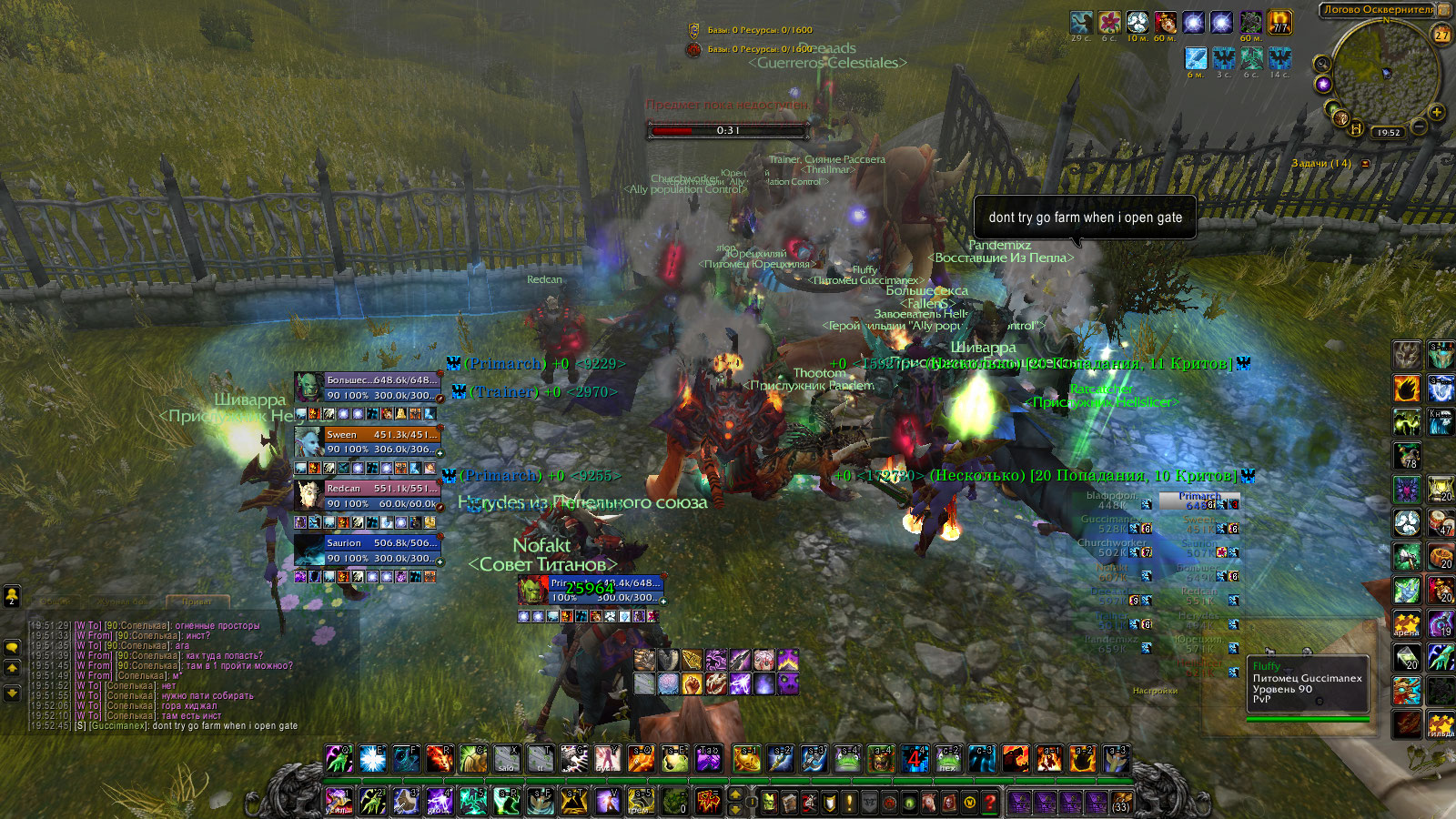Screen dimensions: 1456x819
Task: Open the red question mark help button
Action: point(990,803)
